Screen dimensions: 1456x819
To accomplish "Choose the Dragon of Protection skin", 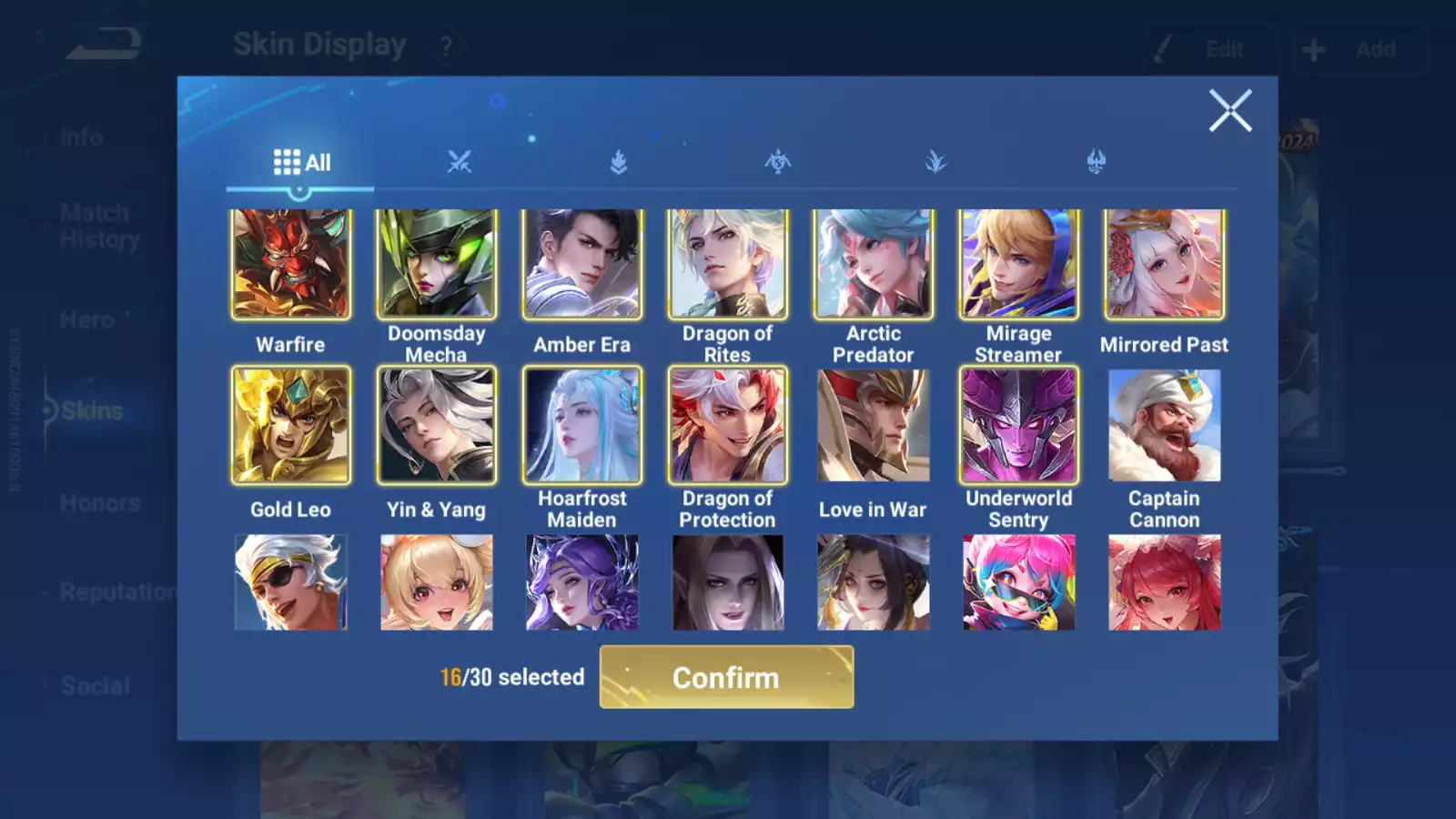I will pos(727,425).
